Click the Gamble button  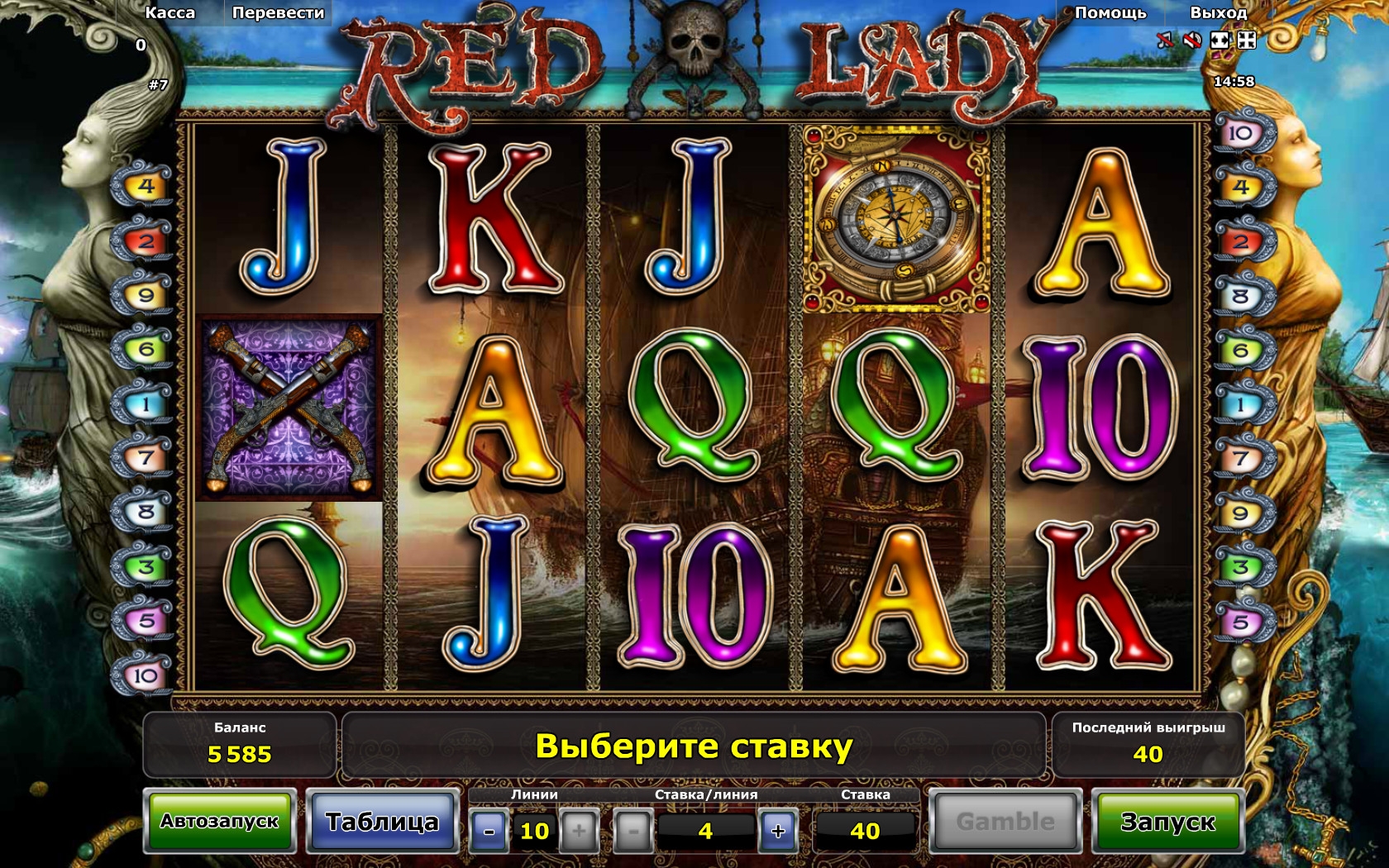click(1005, 822)
